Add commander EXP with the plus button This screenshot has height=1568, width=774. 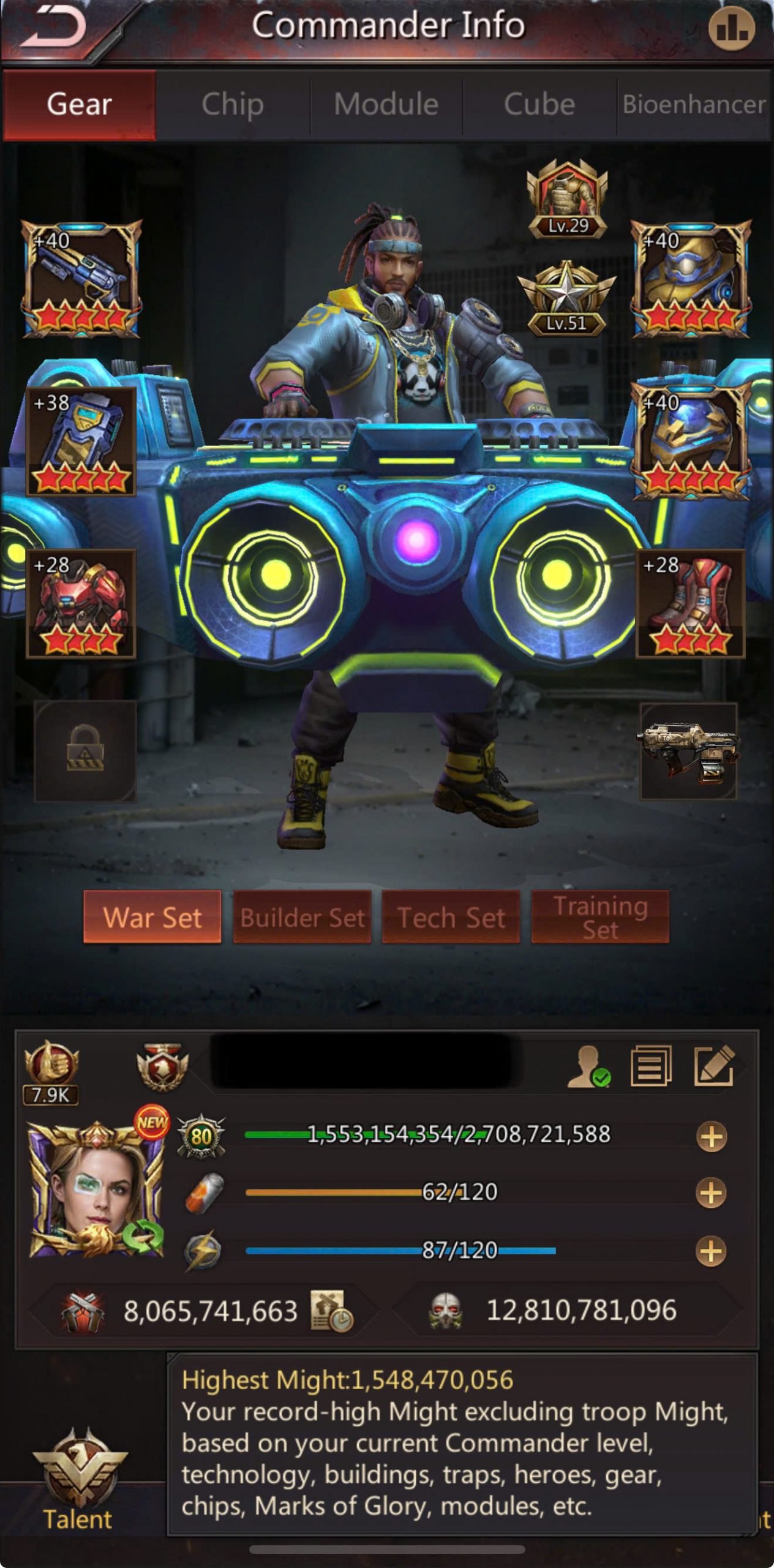click(711, 1136)
